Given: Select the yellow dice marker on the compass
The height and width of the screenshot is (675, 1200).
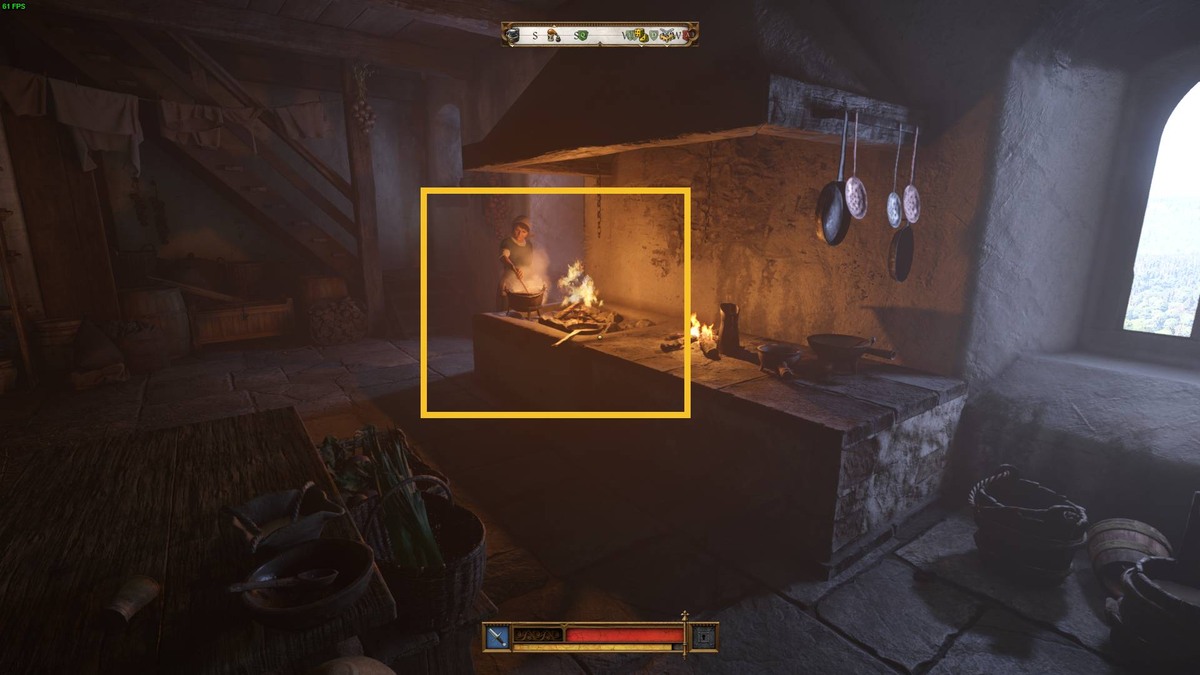Looking at the screenshot, I should click(x=643, y=36).
